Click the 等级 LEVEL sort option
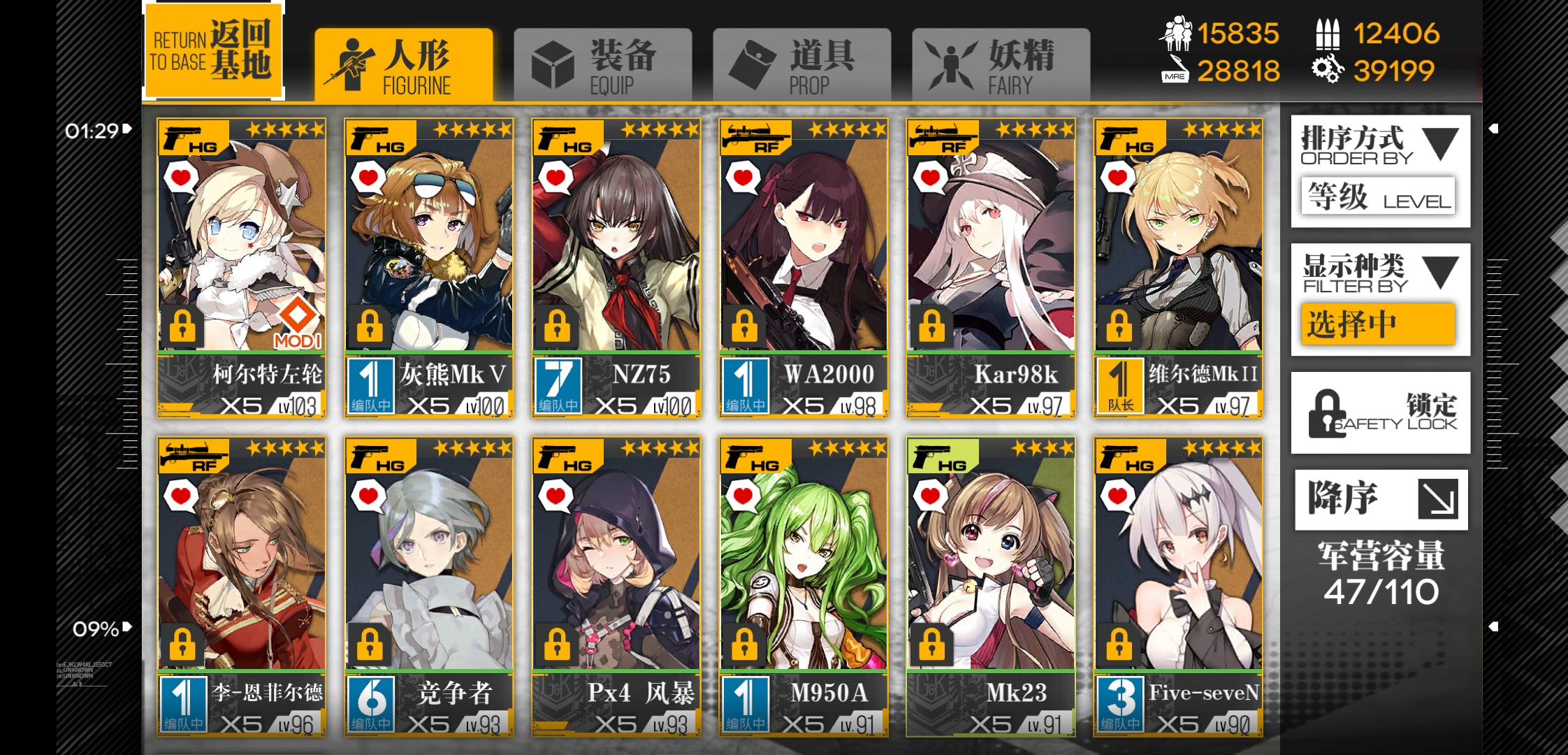1568x755 pixels. 1378,197
